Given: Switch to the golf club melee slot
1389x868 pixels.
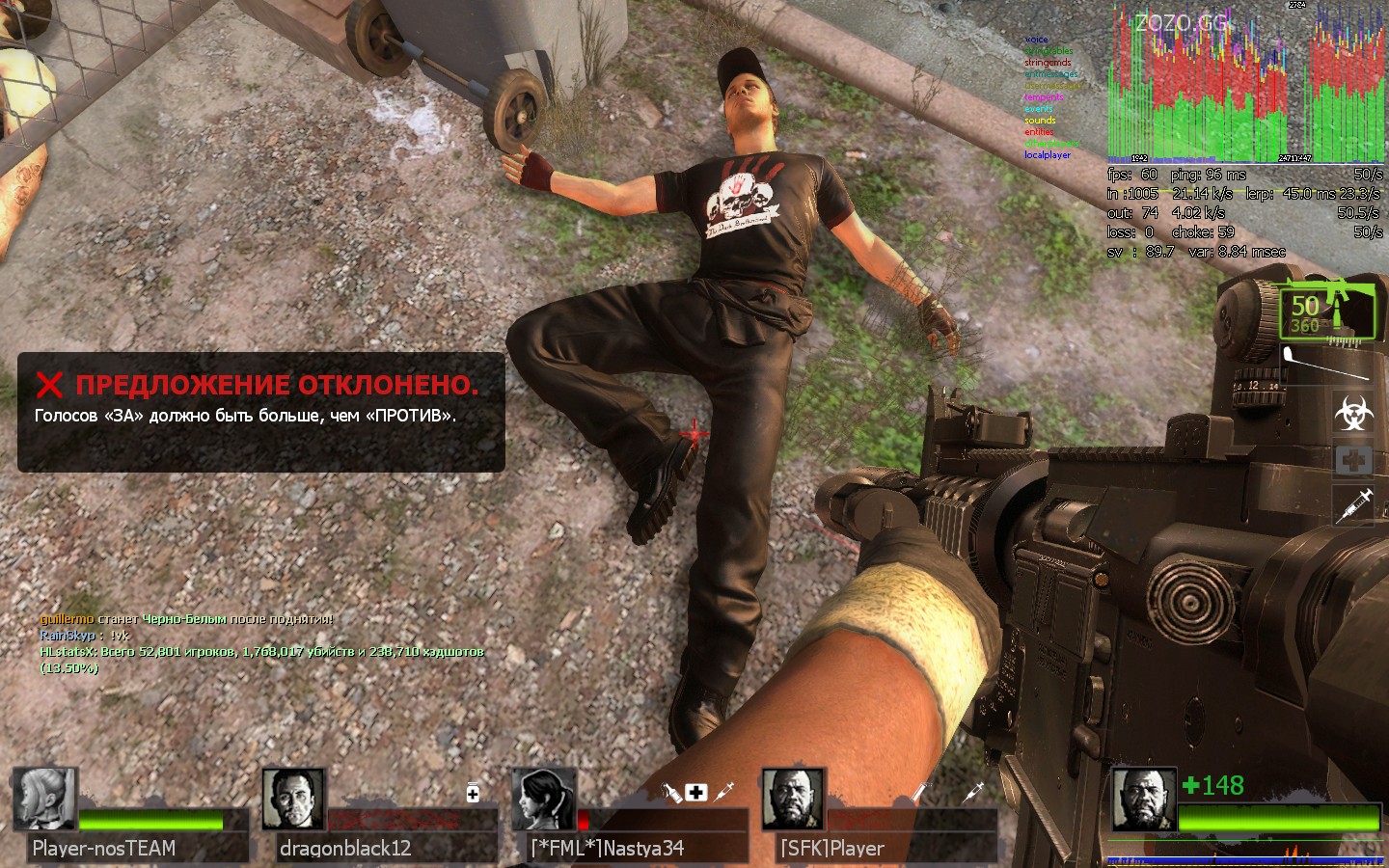Looking at the screenshot, I should coord(1327,364).
